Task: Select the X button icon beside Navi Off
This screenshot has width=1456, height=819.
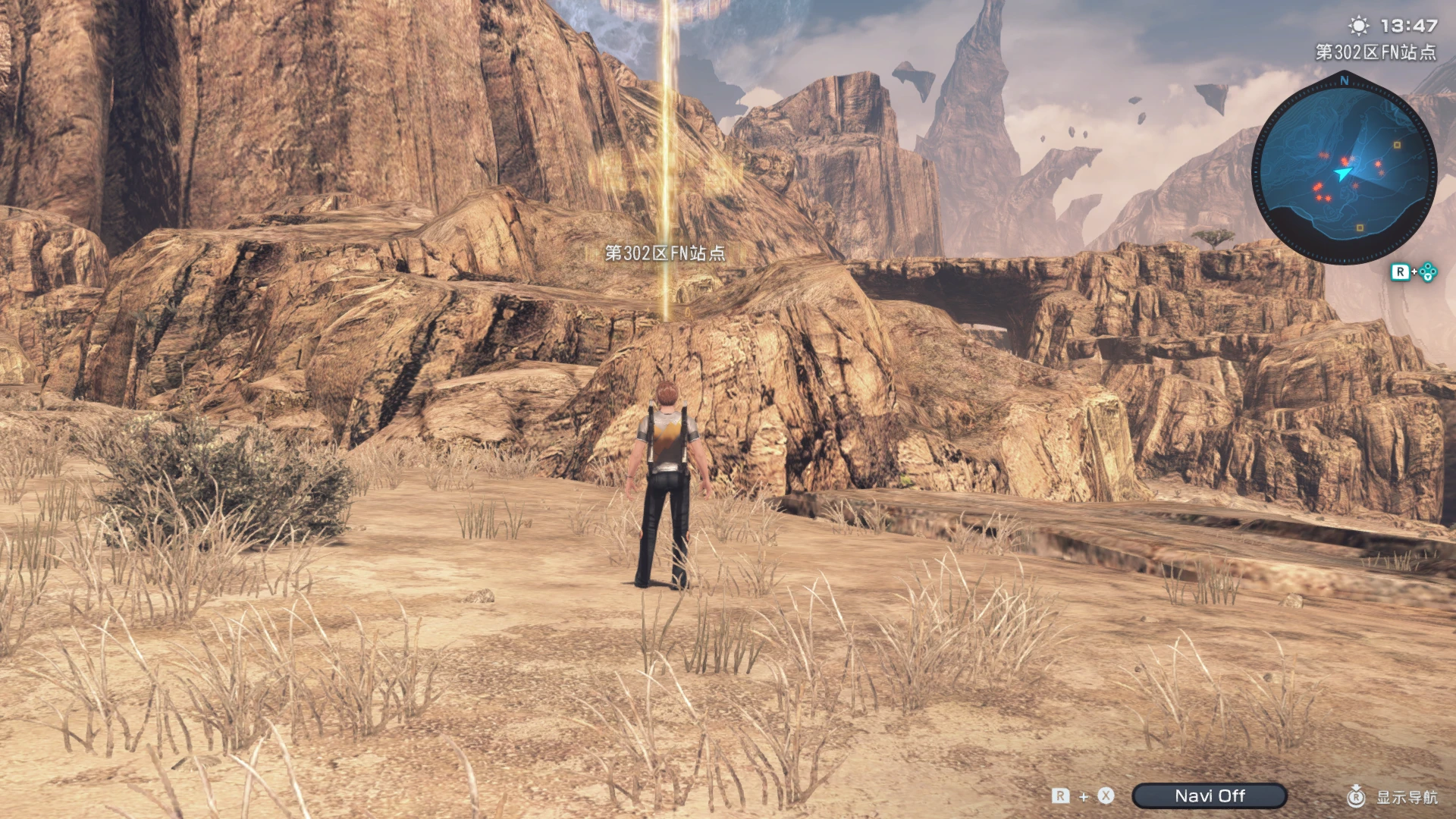Action: pos(1106,795)
